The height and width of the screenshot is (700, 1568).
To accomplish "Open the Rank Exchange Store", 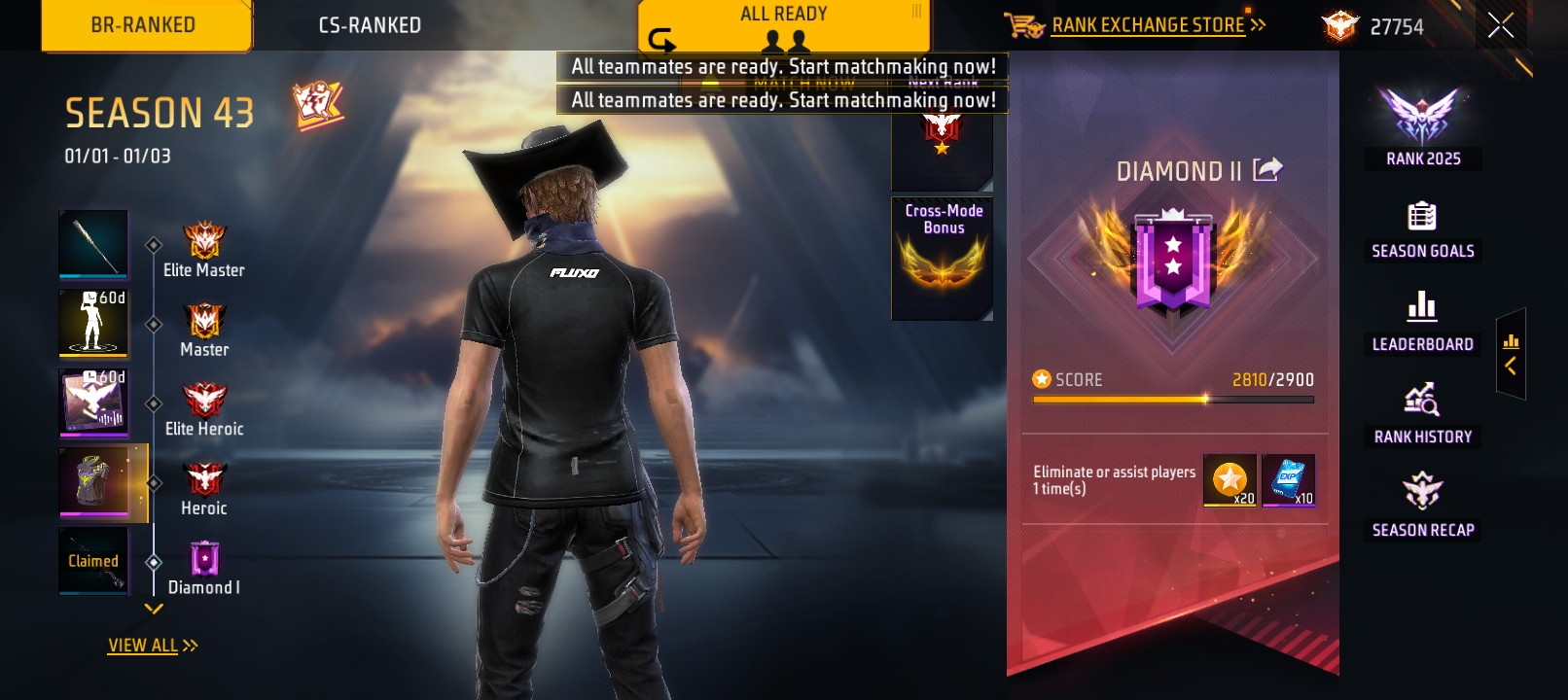I will click(x=1147, y=25).
